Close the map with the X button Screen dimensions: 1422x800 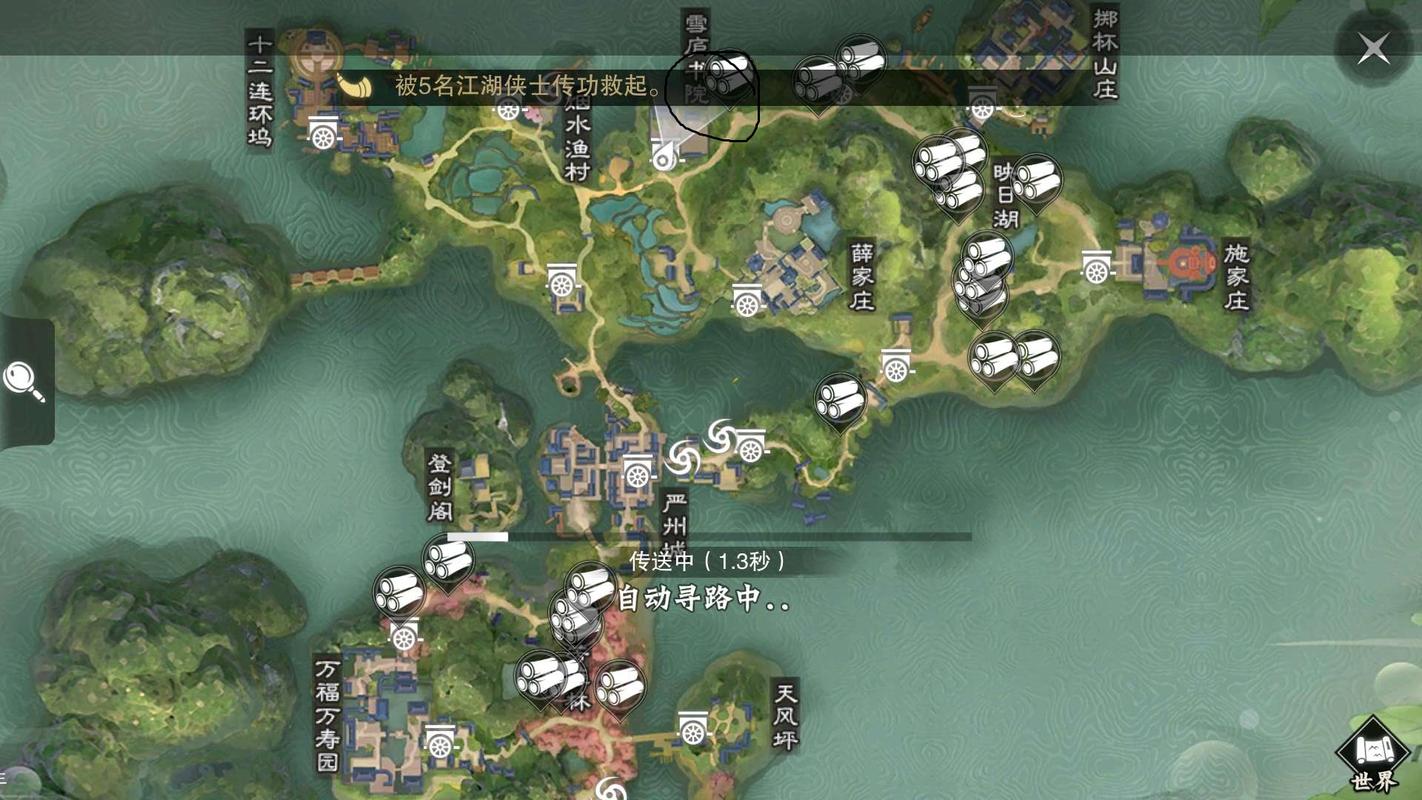(x=1373, y=48)
